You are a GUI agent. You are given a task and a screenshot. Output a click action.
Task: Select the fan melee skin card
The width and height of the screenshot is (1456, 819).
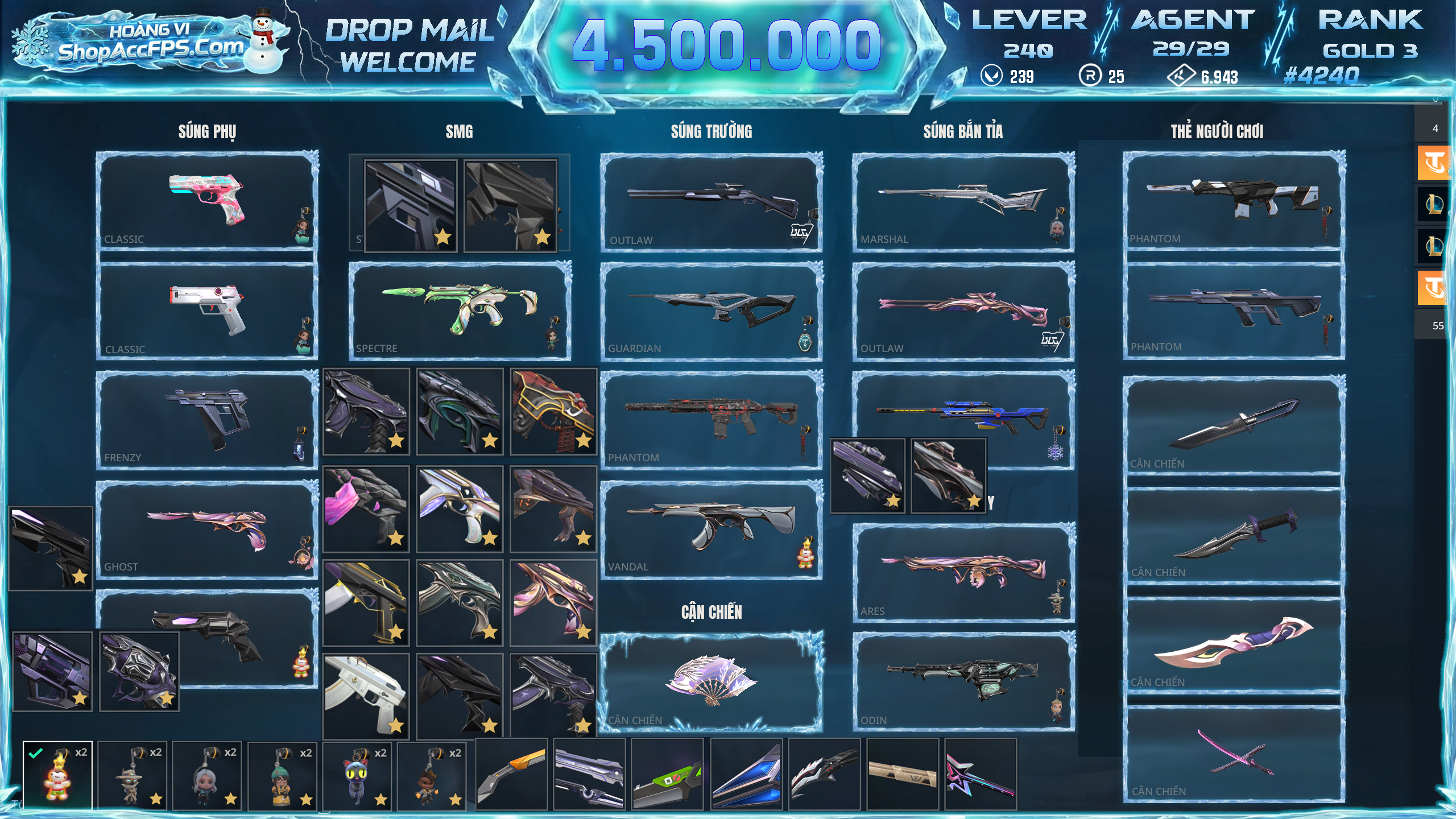point(711,681)
